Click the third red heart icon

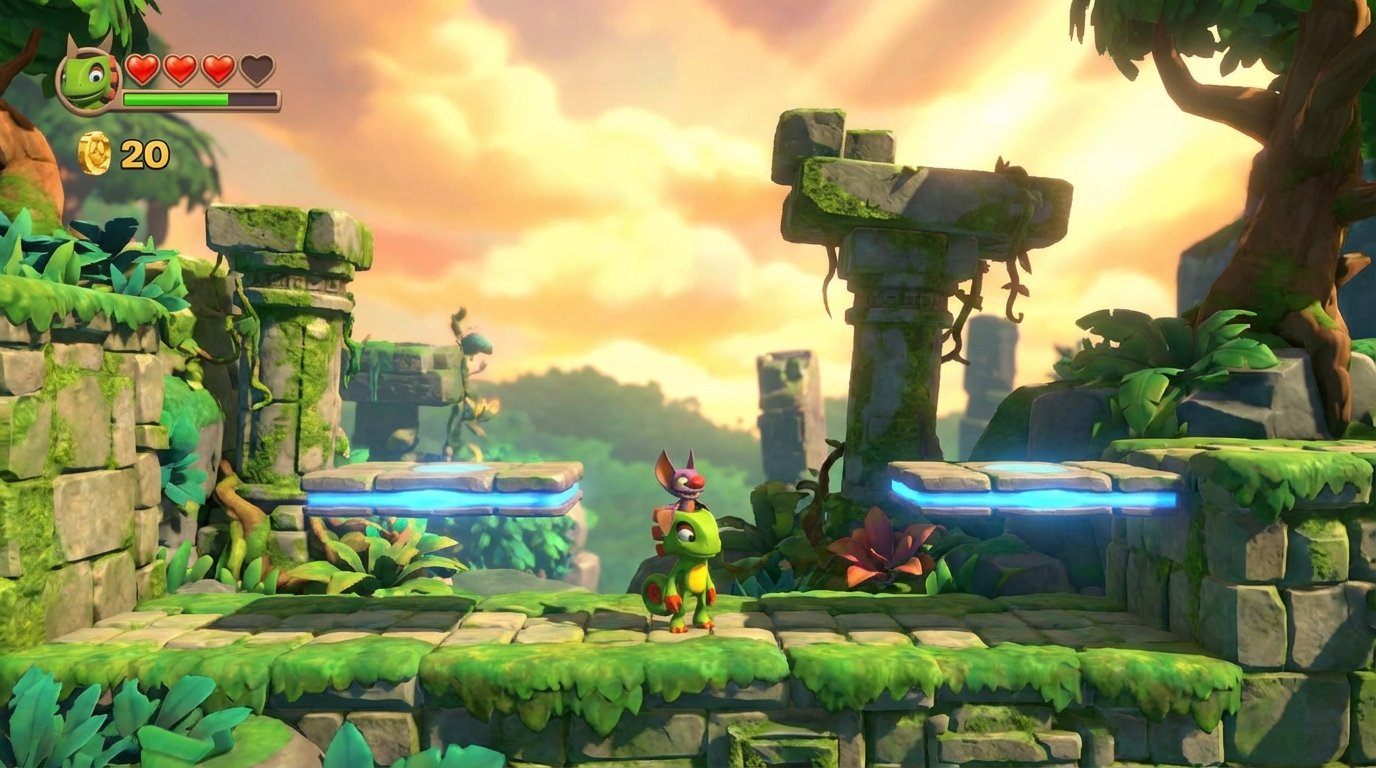click(x=219, y=68)
